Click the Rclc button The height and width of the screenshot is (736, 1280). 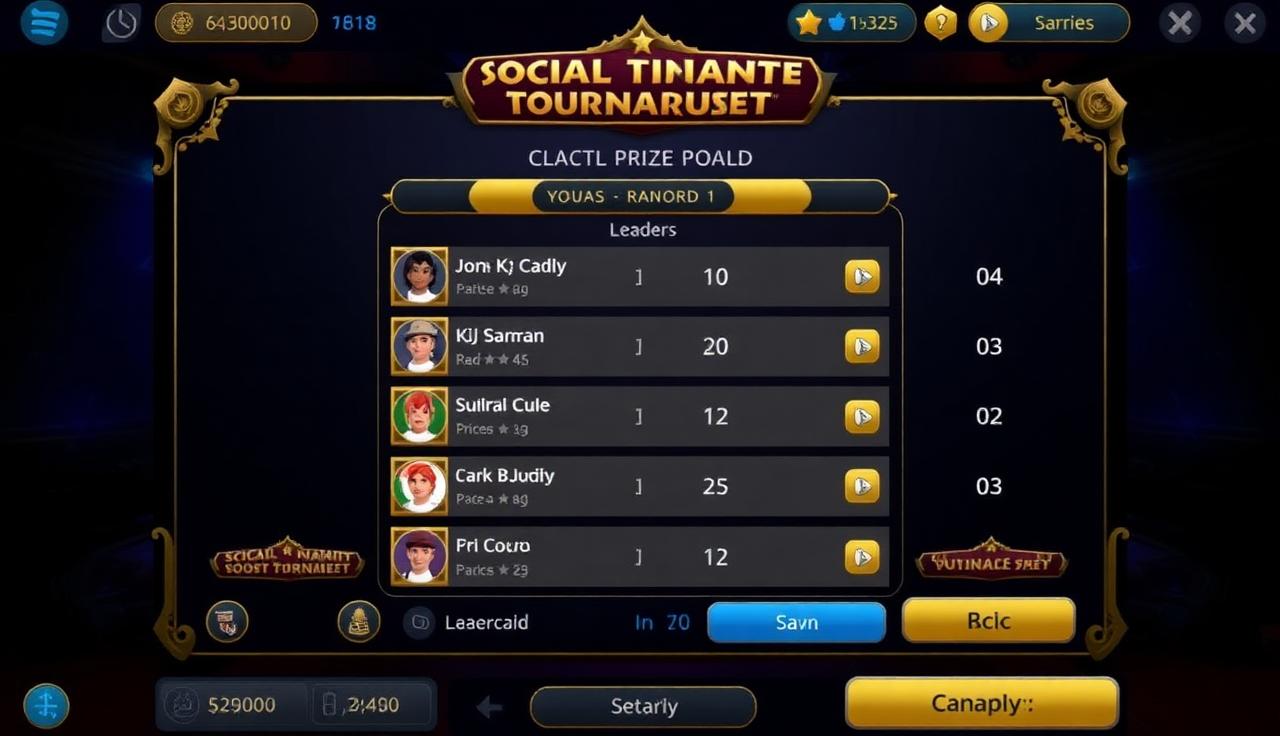988,620
